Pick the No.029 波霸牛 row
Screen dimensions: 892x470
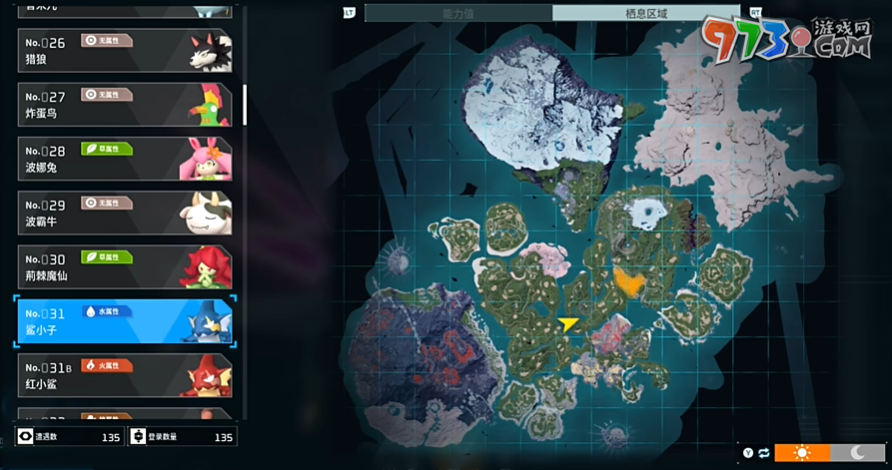(x=125, y=212)
